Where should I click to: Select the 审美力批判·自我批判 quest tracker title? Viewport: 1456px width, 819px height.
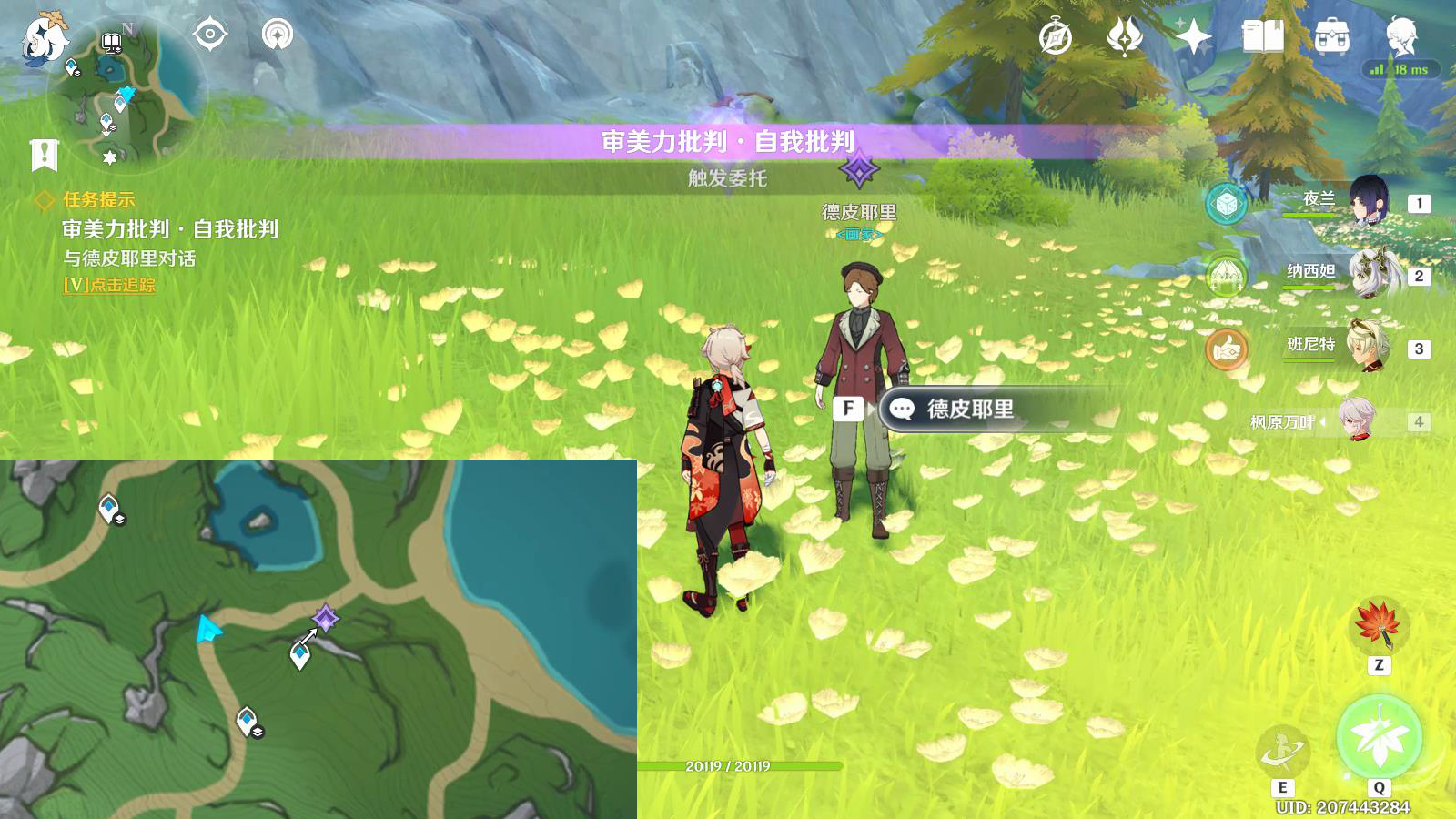pos(170,229)
